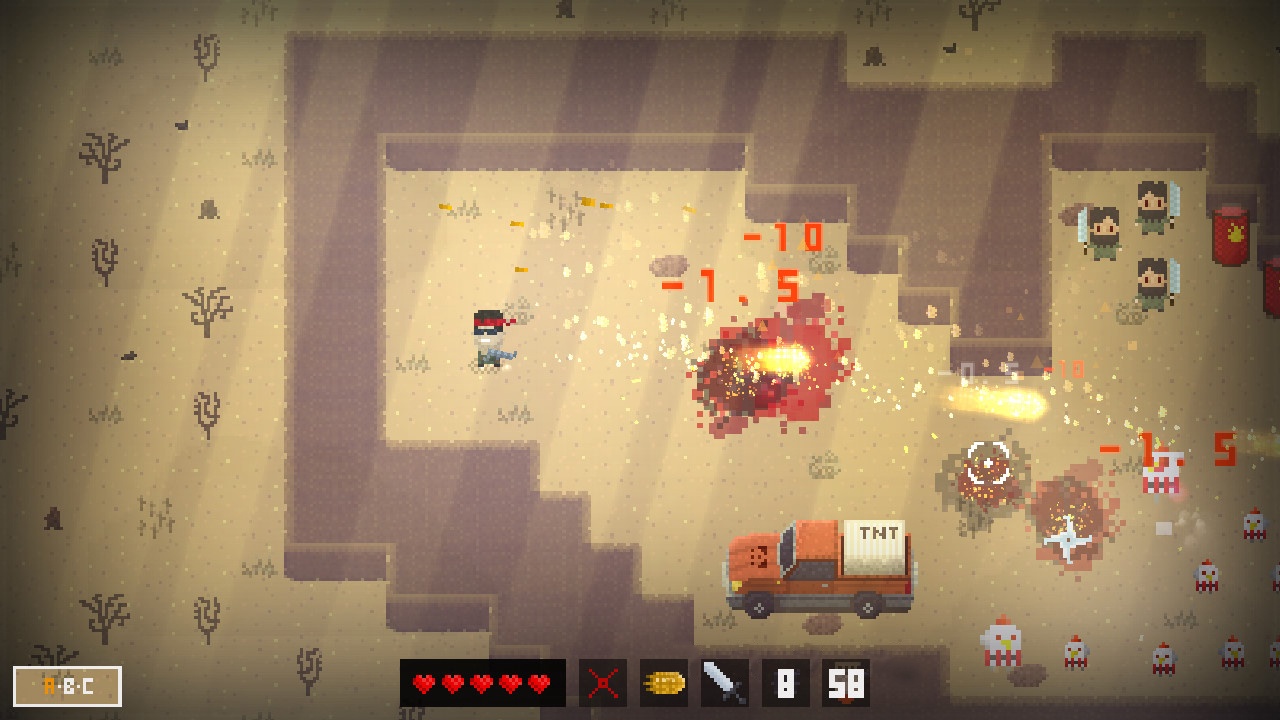Switch to weapon slot A in the bottom-left selector

pos(49,686)
